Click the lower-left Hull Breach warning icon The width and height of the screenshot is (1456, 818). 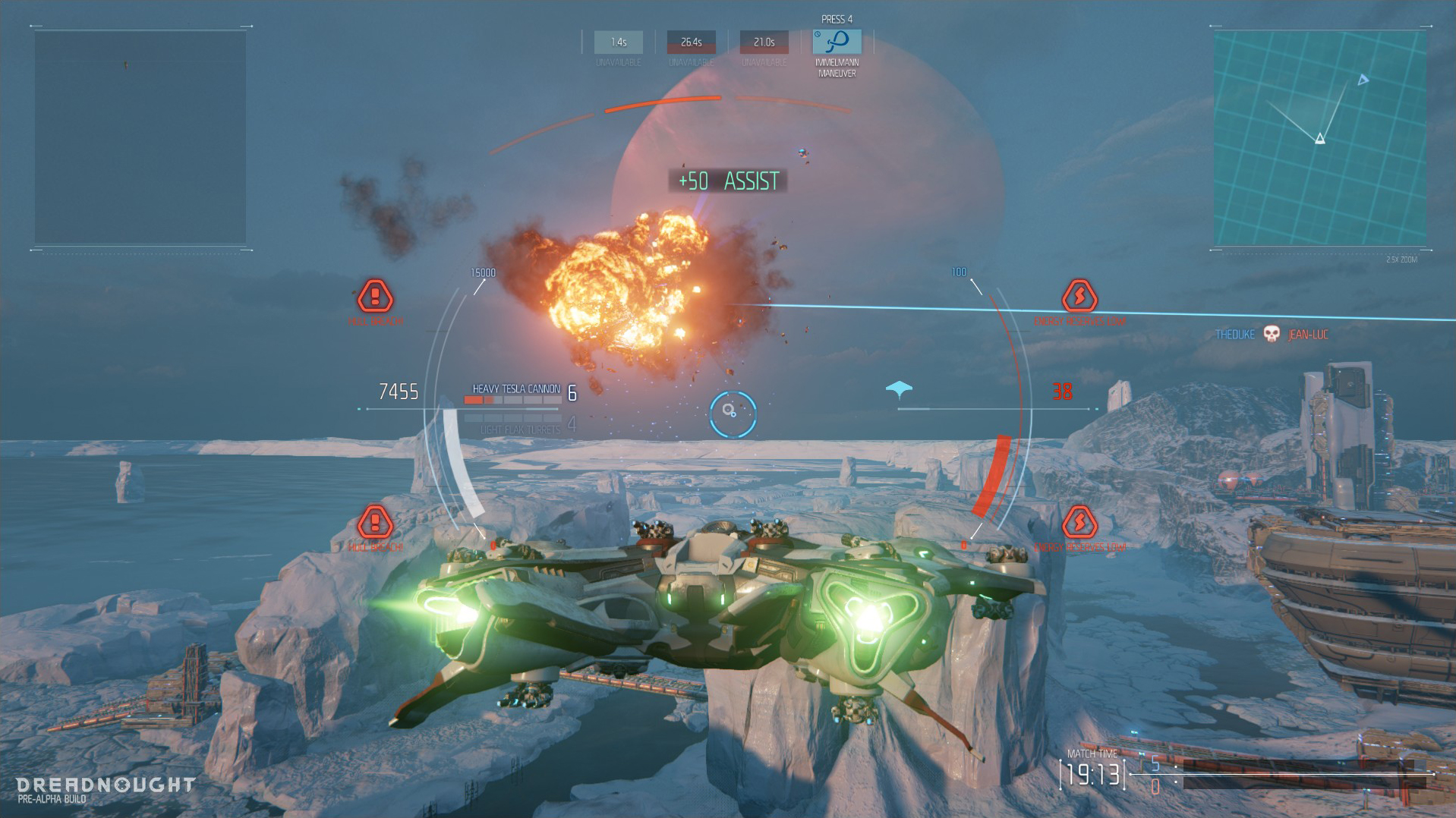(374, 523)
